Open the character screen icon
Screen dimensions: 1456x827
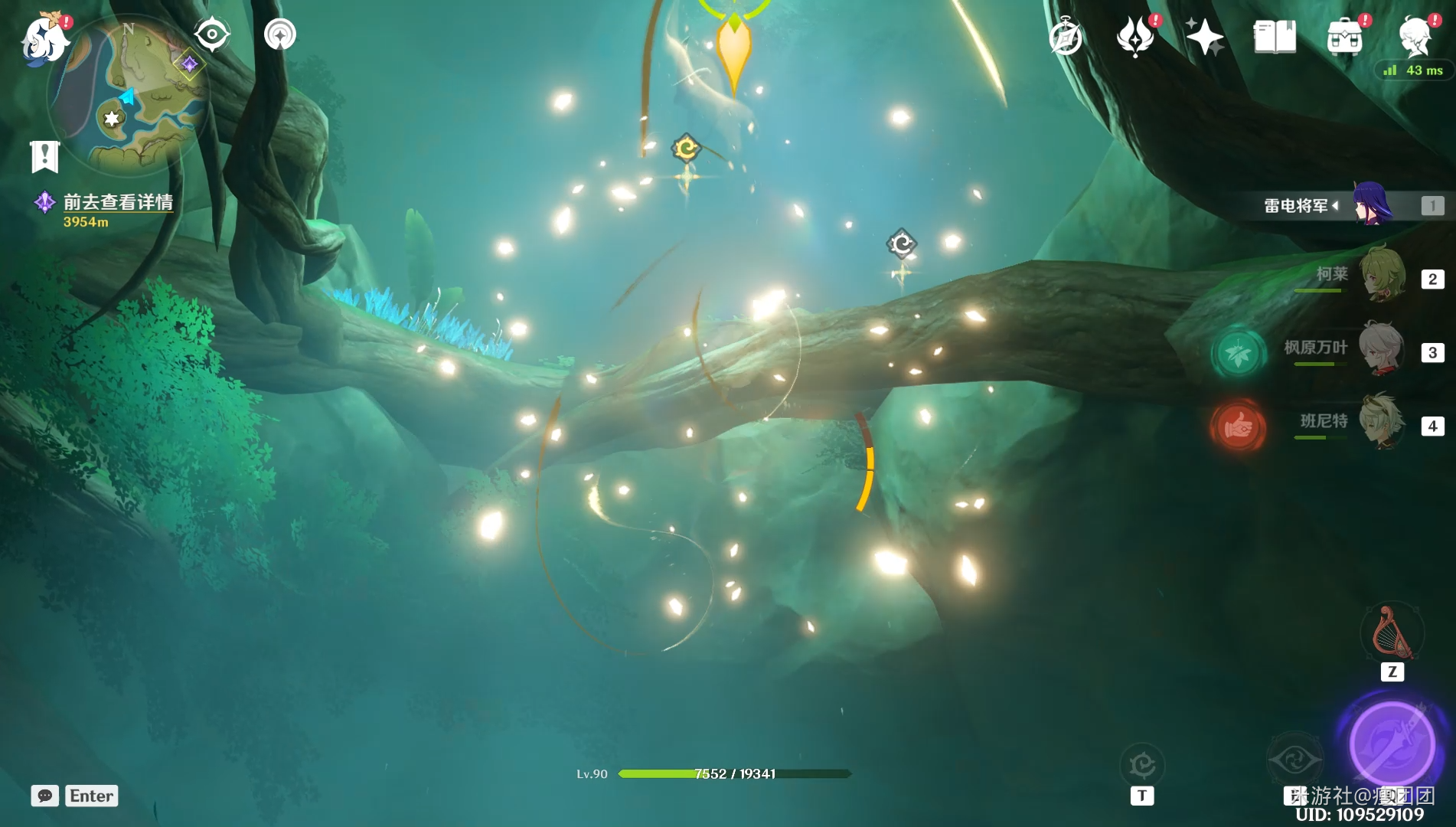tap(1415, 35)
